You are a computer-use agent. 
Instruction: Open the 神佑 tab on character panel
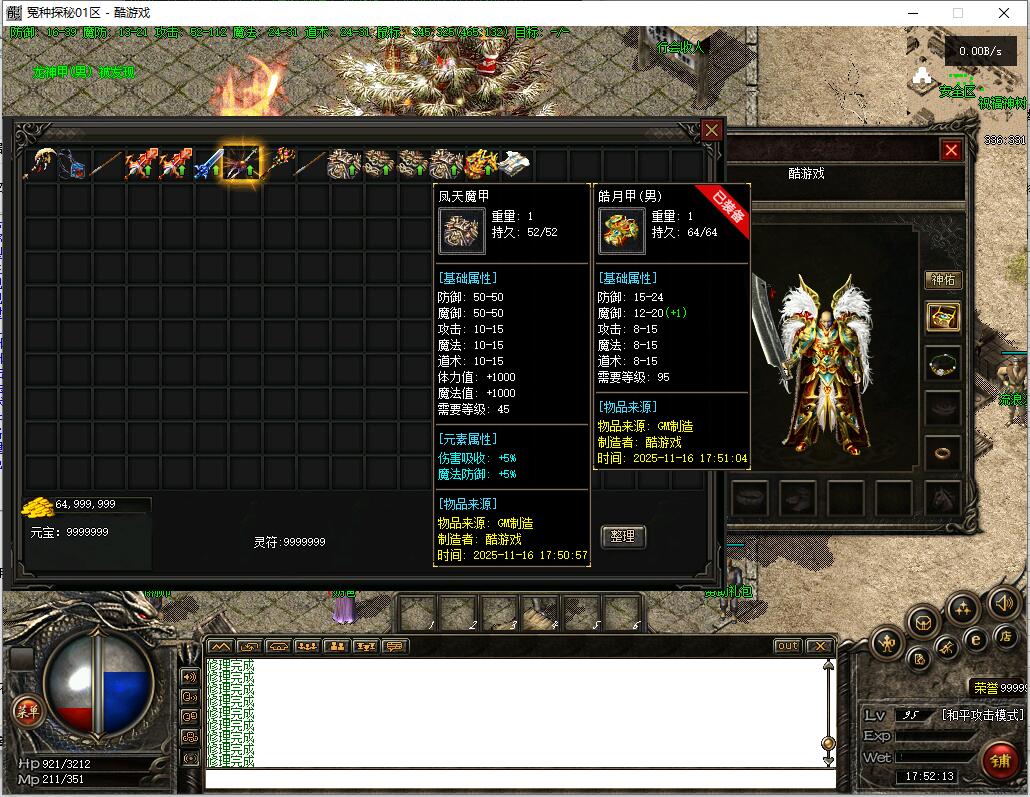(x=943, y=279)
